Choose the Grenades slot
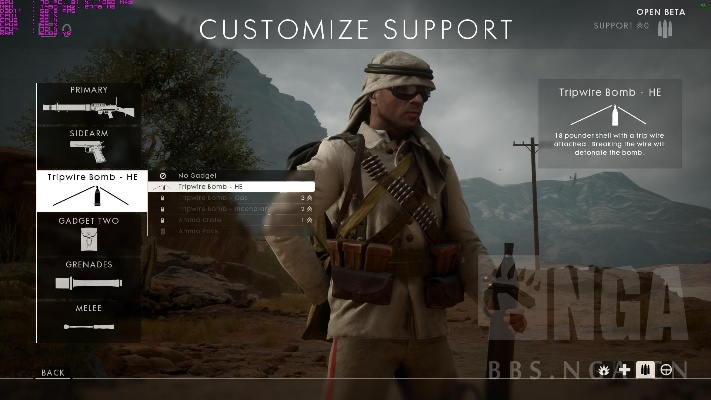 coord(89,277)
